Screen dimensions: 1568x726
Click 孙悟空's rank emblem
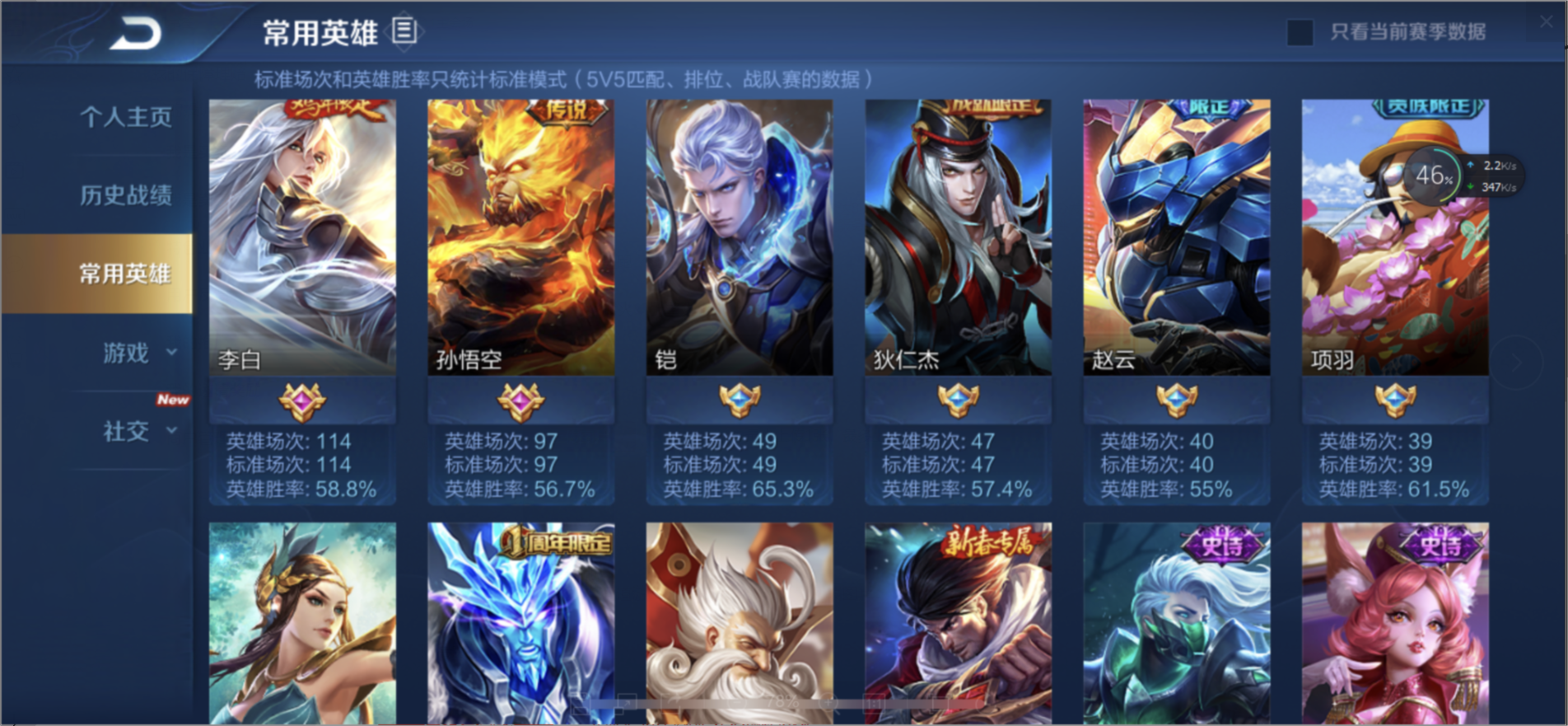[520, 401]
